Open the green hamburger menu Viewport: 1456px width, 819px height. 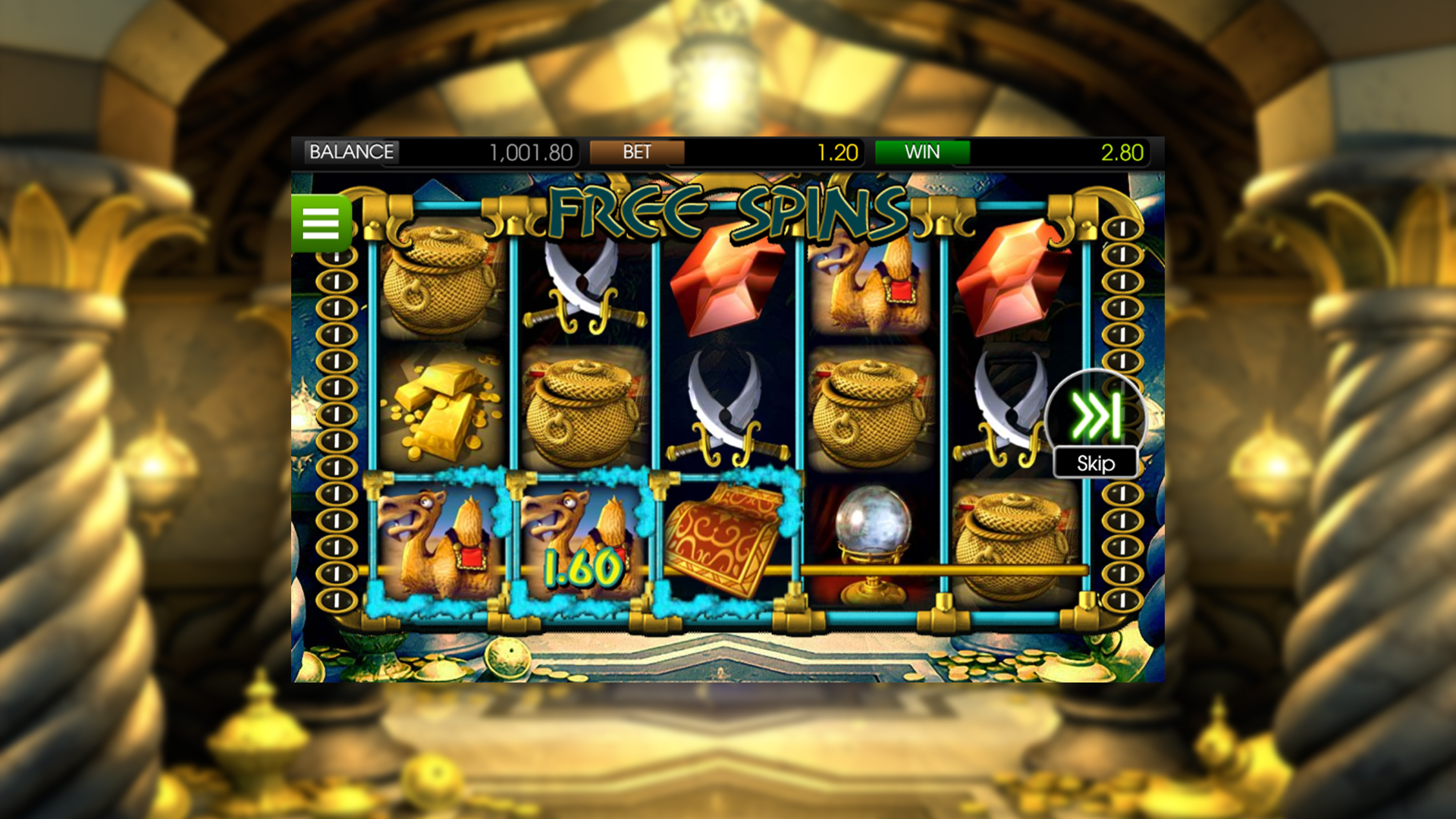pos(322,225)
